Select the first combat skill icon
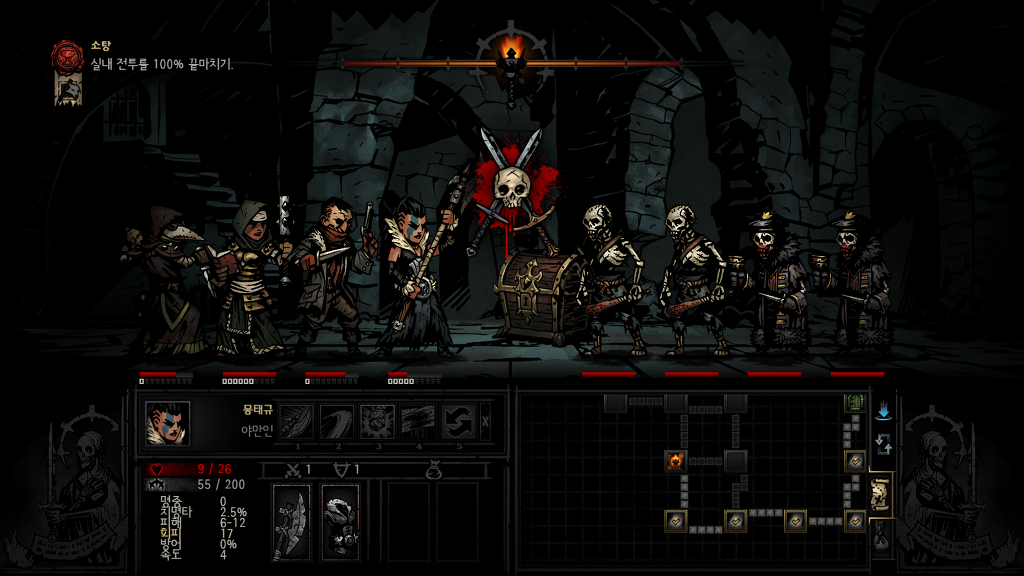 (x=296, y=422)
